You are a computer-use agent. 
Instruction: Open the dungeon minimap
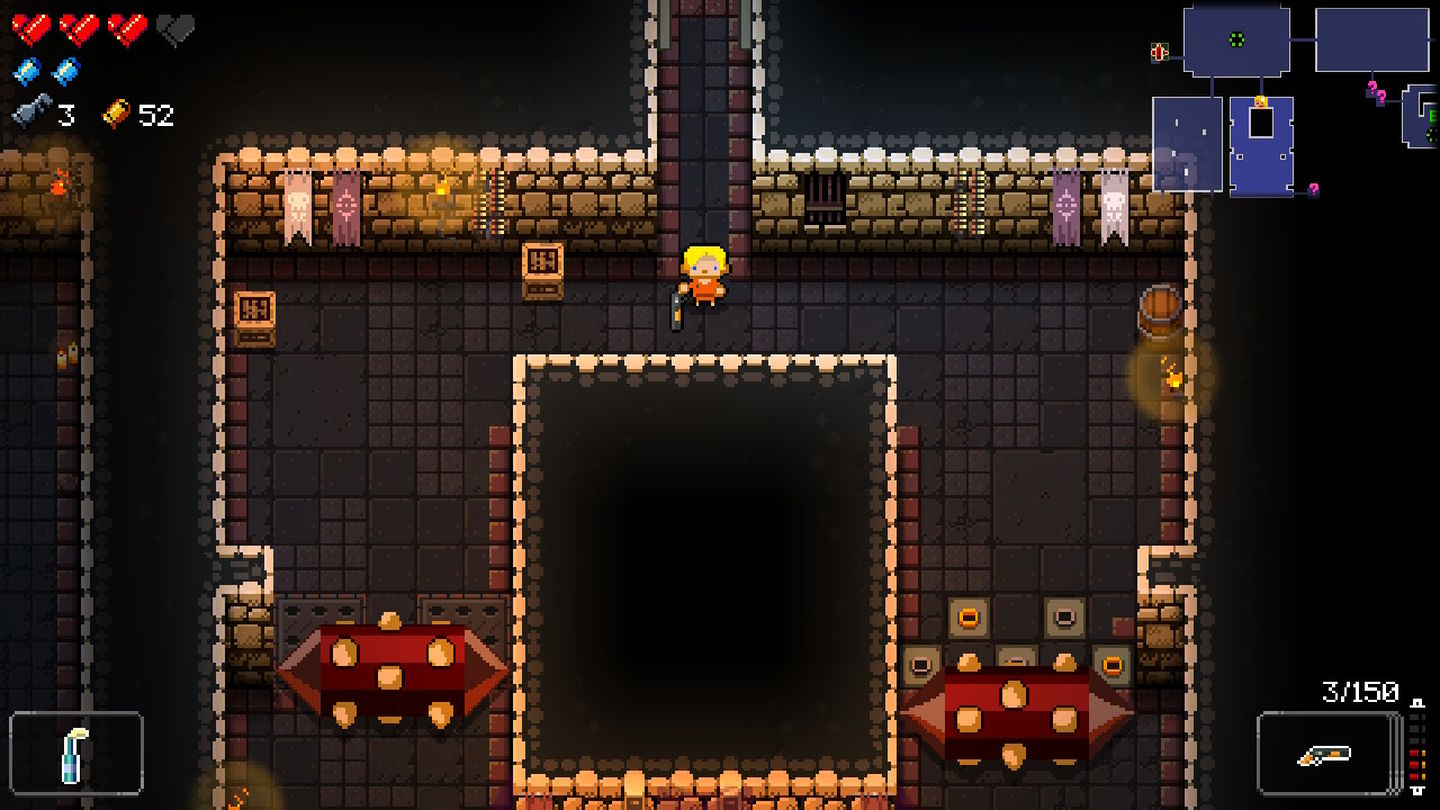[1295, 100]
